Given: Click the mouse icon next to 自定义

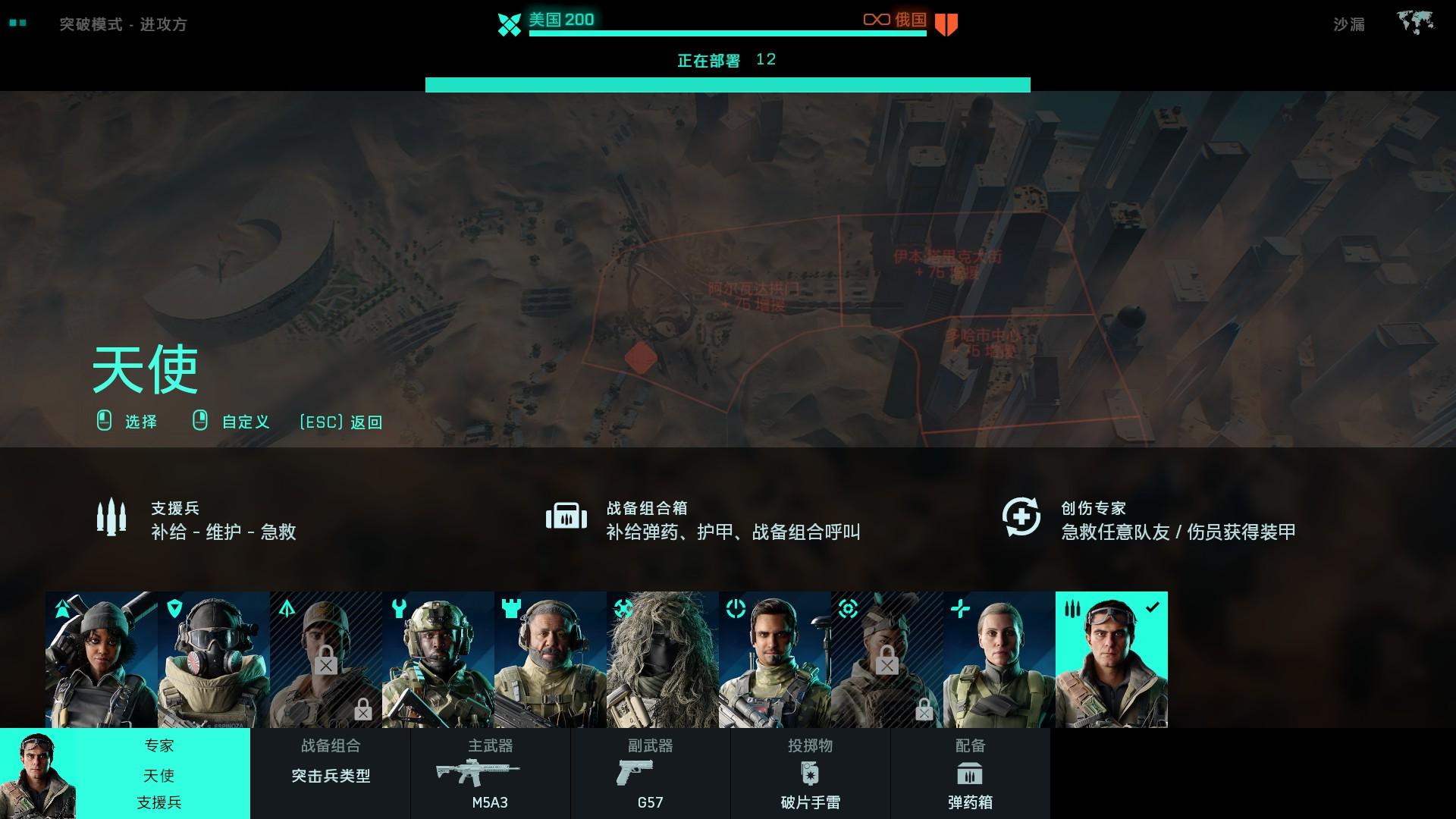Looking at the screenshot, I should point(201,422).
